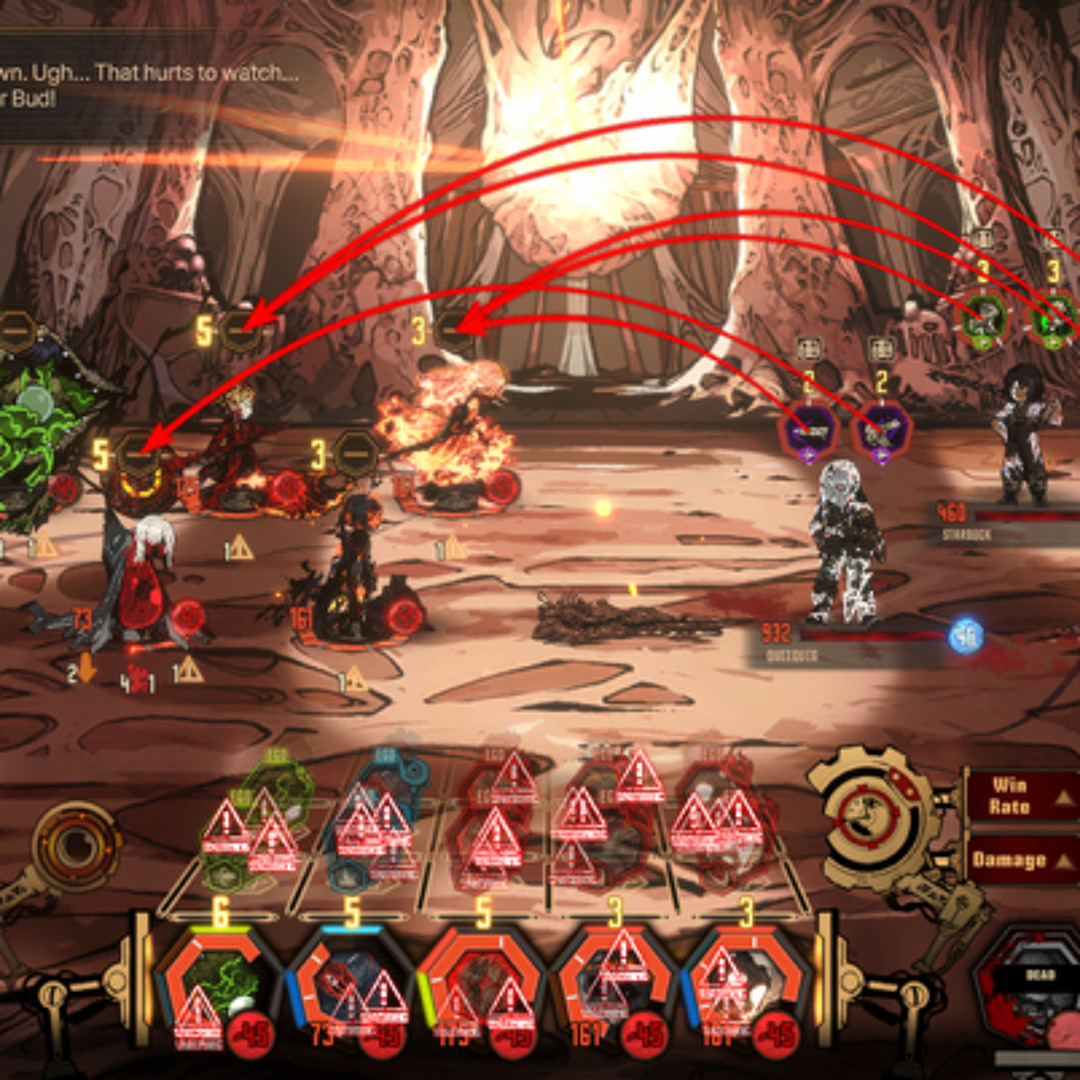1080x1080 pixels.
Task: Click the portrait labeled DEAD
Action: (x=1030, y=990)
